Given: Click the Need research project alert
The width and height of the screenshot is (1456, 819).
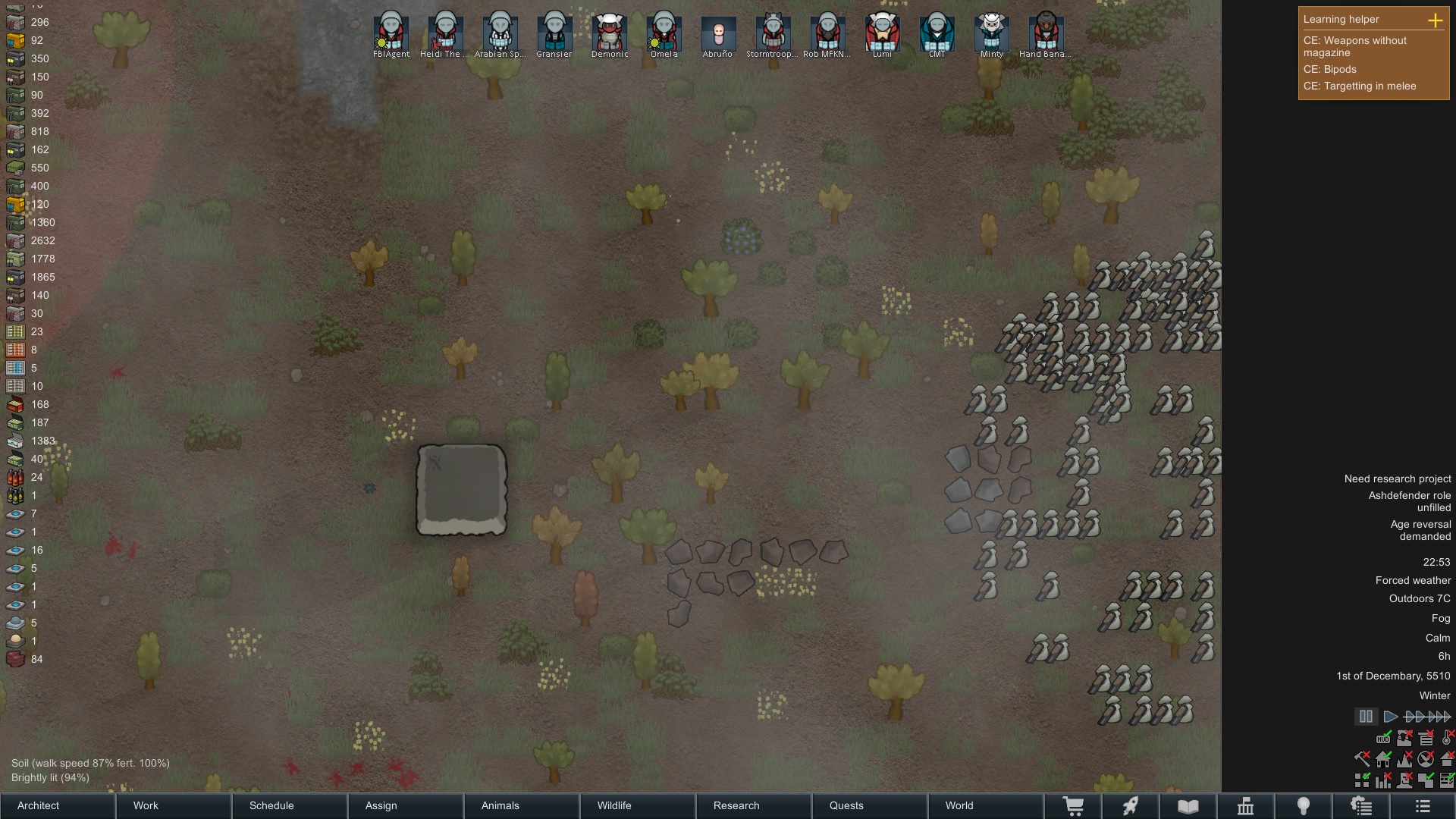Looking at the screenshot, I should point(1398,479).
